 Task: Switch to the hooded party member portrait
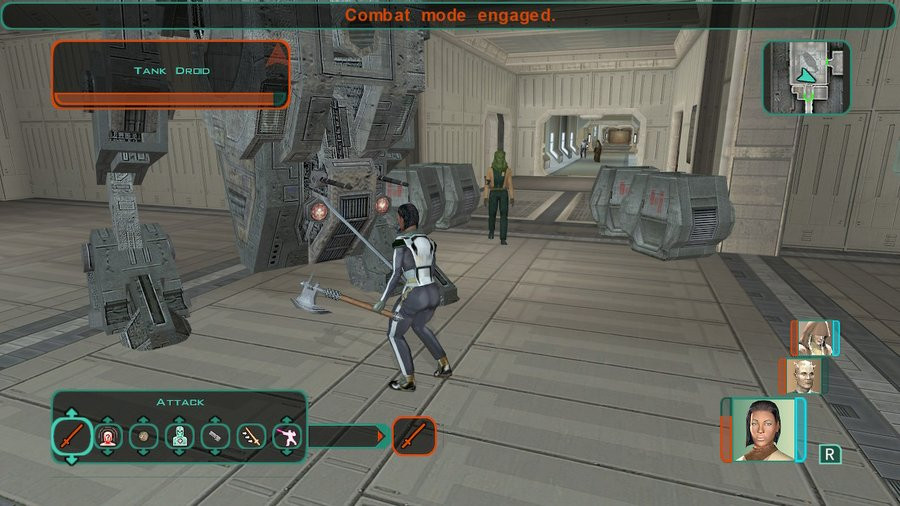813,338
